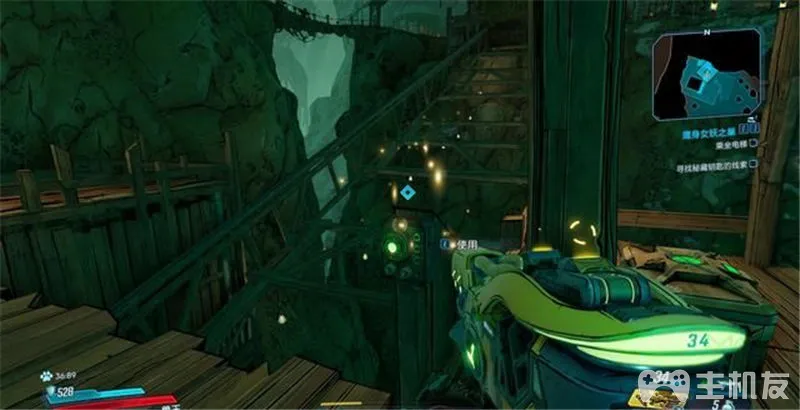Click the blue diamond objective waypoint marker
Viewport: 800px width, 410px height.
(408, 192)
